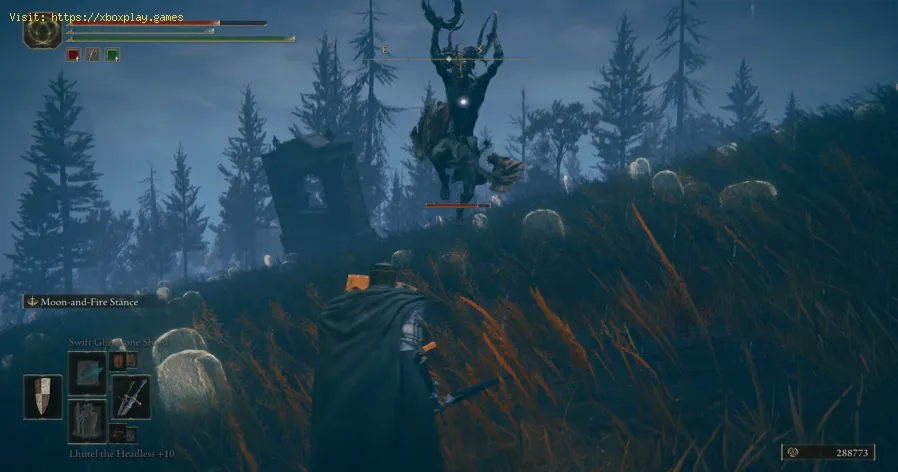Select the twin swords weapon slot
Viewport: 898px width, 472px height.
tap(131, 396)
